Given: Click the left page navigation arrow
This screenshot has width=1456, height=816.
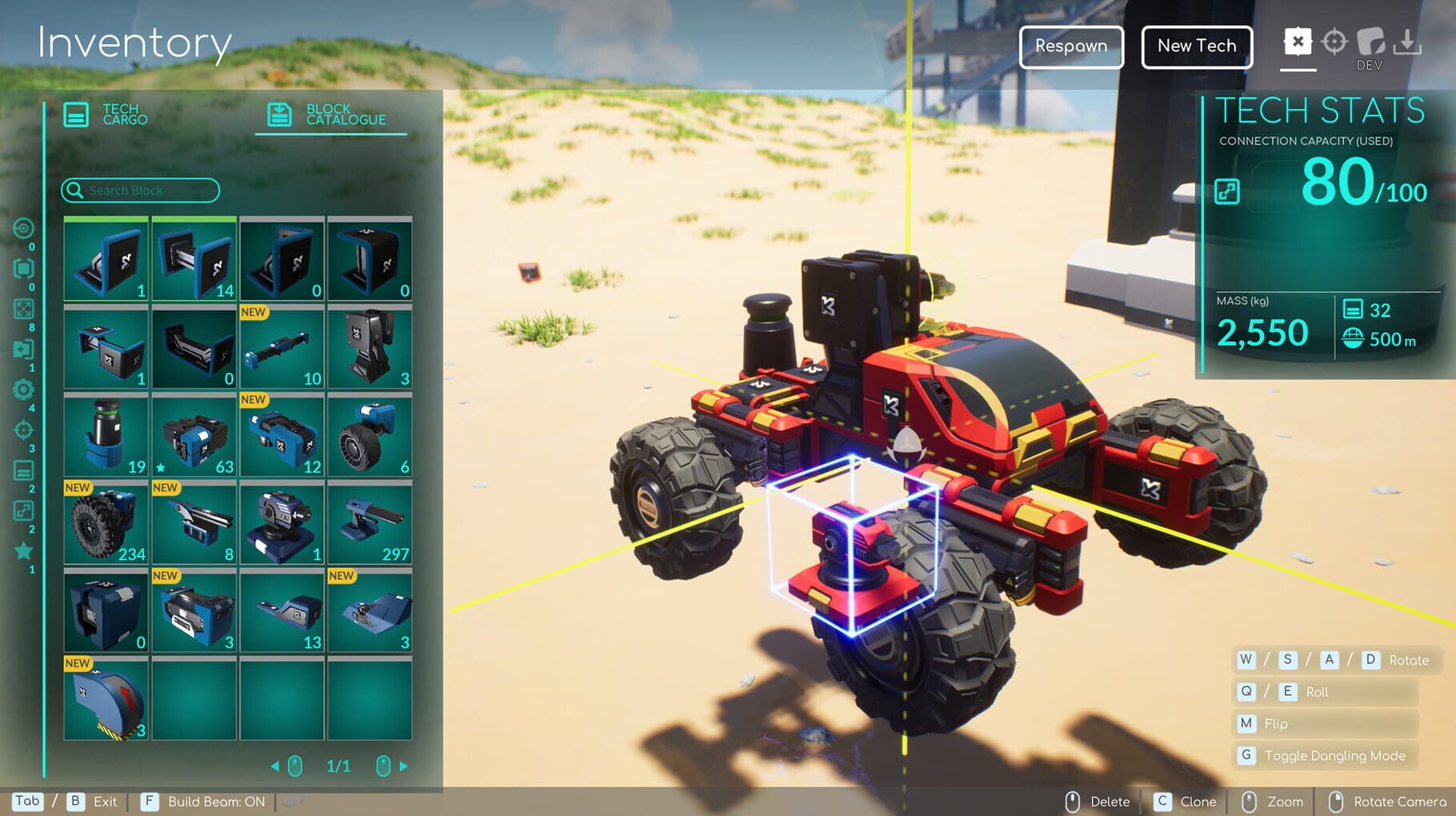Looking at the screenshot, I should pos(276,766).
